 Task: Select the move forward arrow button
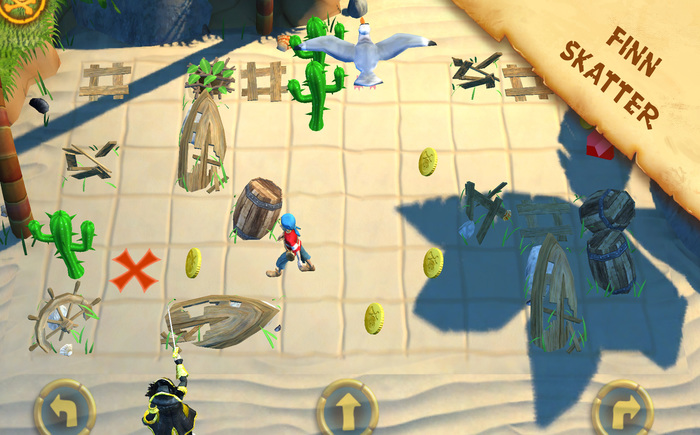[x=347, y=409]
